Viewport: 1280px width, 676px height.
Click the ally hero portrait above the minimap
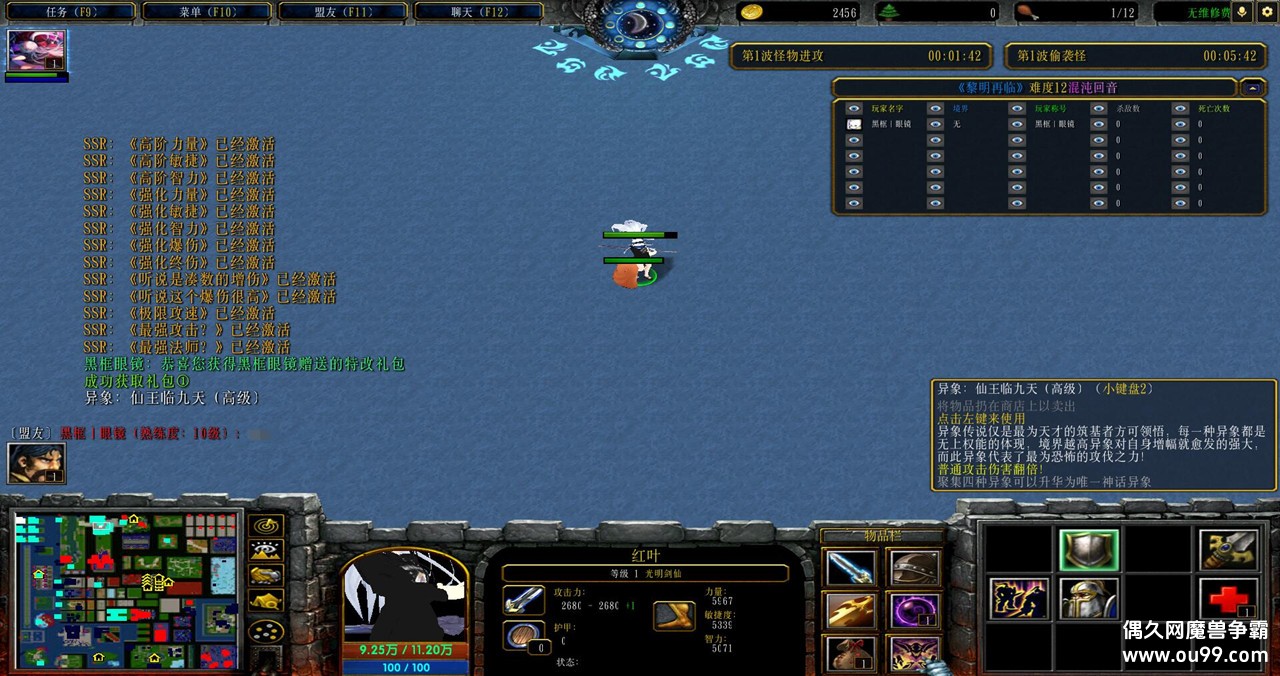[x=36, y=463]
